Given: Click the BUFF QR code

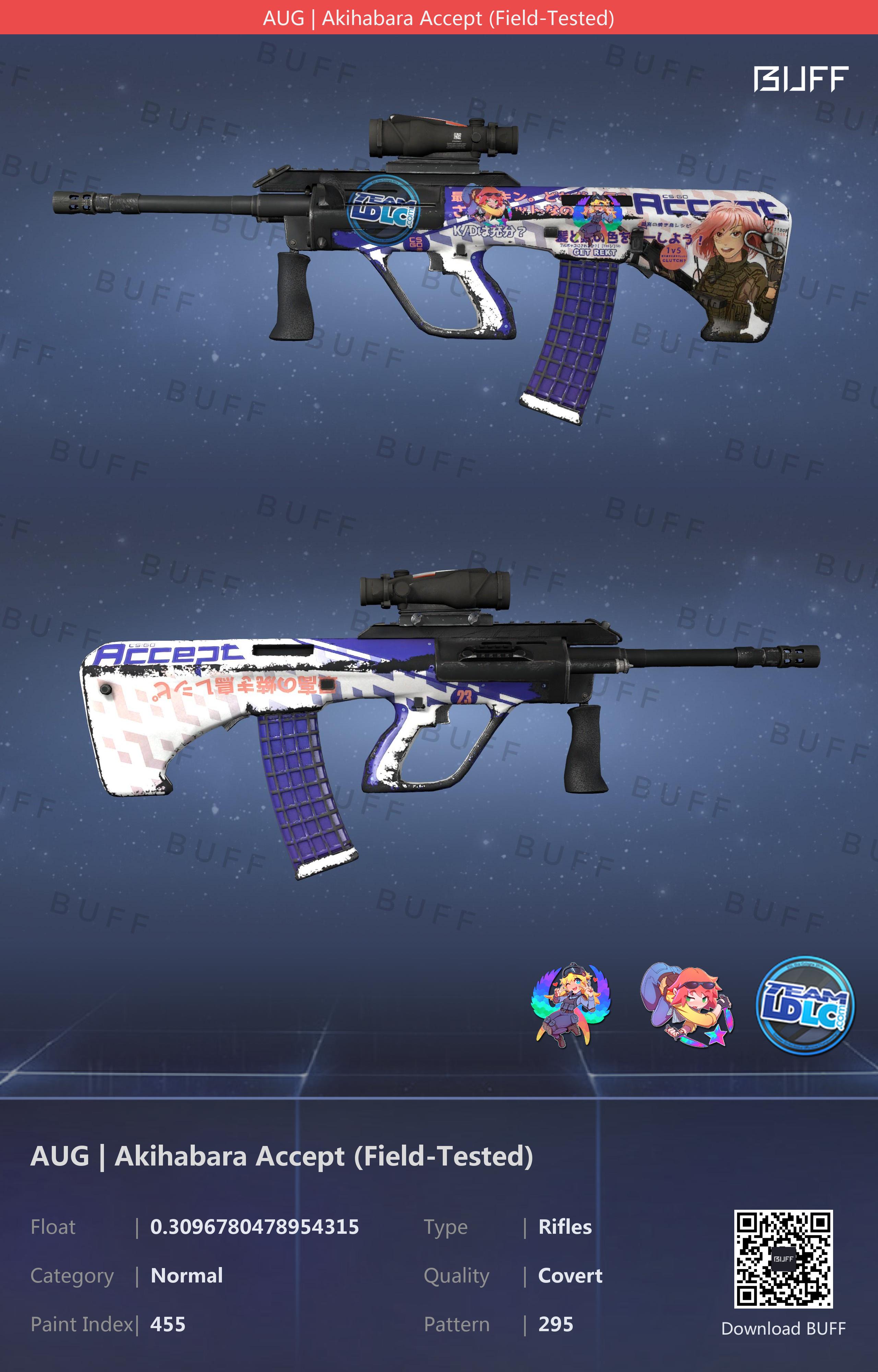Looking at the screenshot, I should point(783,1258).
